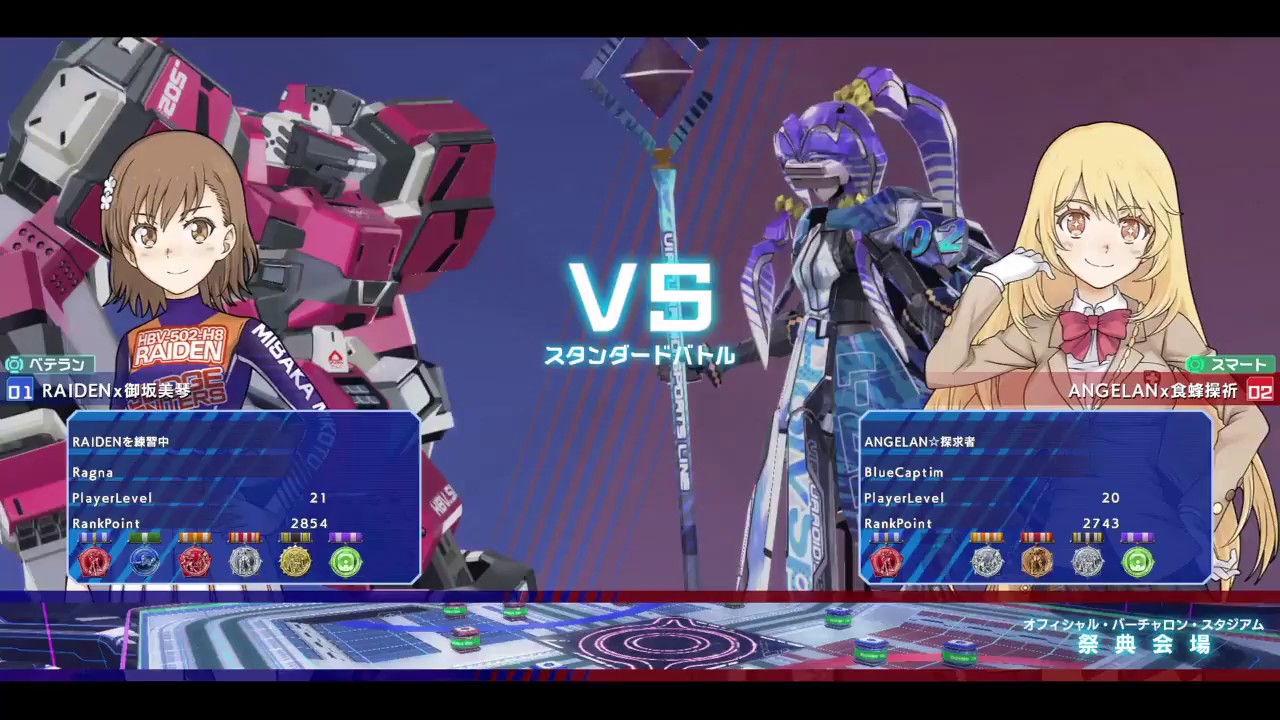Image resolution: width=1280 pixels, height=720 pixels.
Task: Click Ragna's RankPoint 2854 value
Action: pos(309,523)
